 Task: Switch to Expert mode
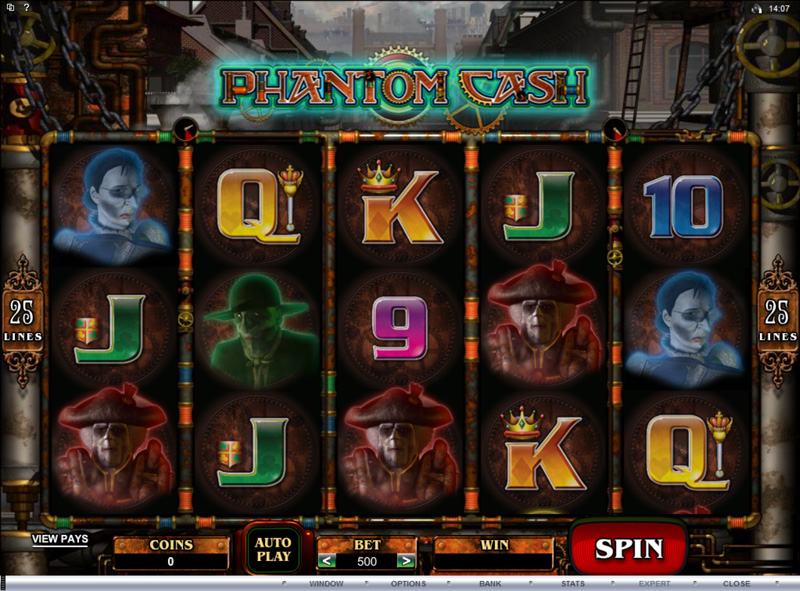[x=655, y=583]
